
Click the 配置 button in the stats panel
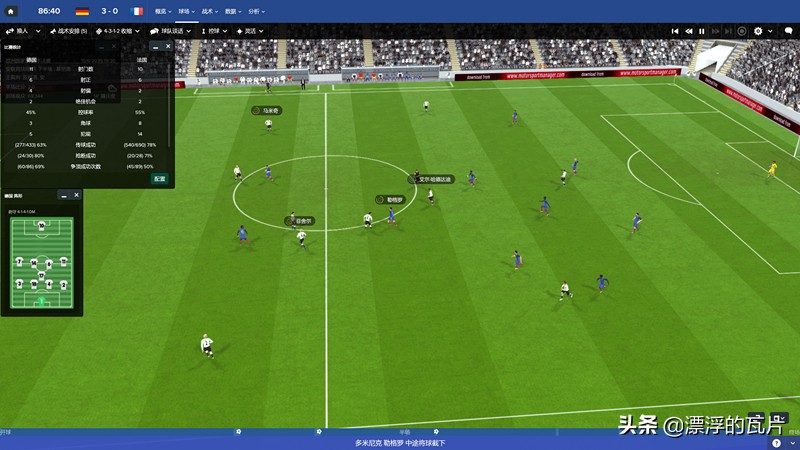(x=160, y=179)
